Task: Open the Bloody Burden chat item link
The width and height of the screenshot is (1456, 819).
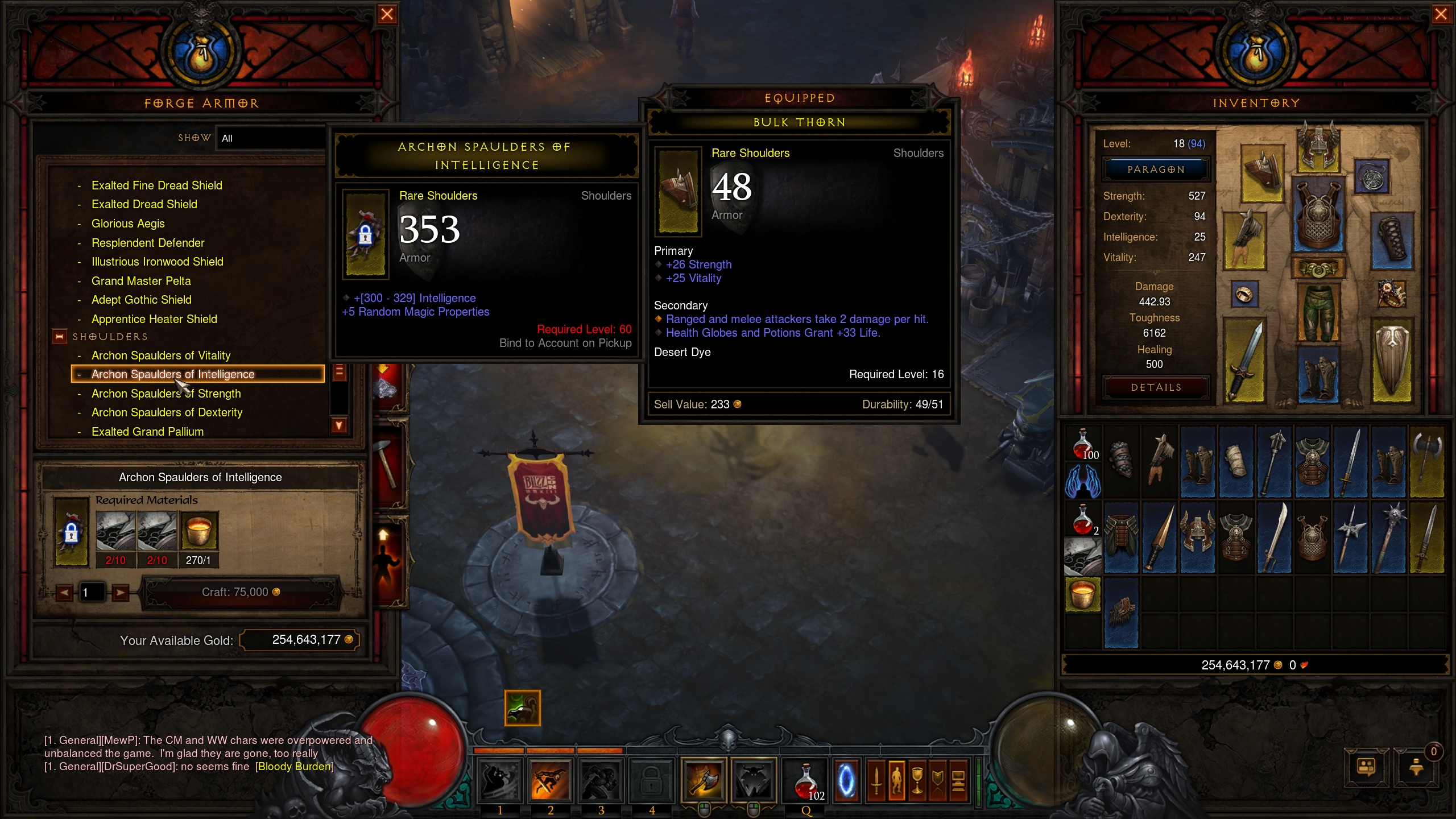Action: coord(294,767)
